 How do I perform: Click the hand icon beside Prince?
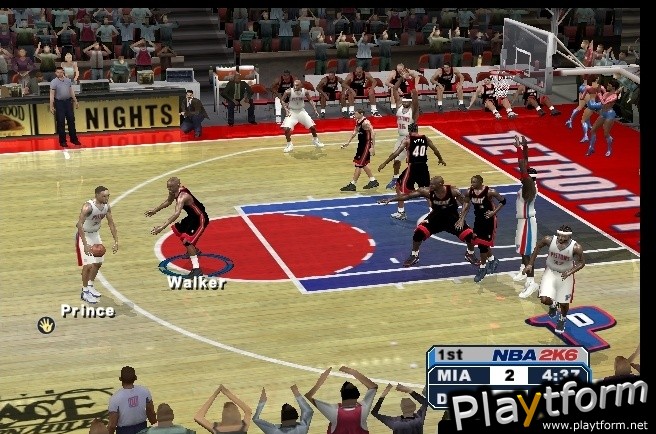tap(46, 325)
